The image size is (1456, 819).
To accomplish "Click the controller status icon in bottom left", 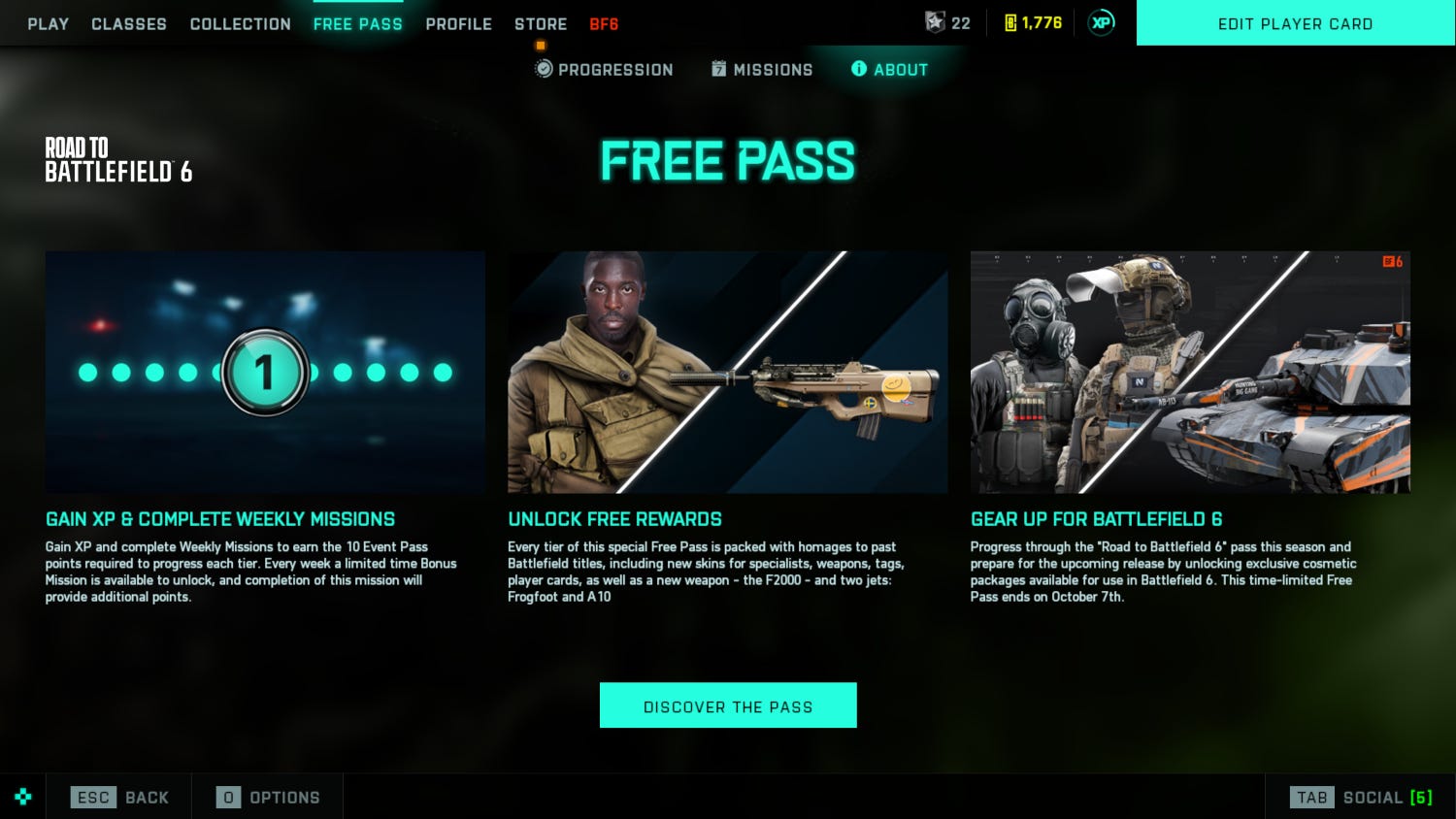I will click(x=22, y=796).
